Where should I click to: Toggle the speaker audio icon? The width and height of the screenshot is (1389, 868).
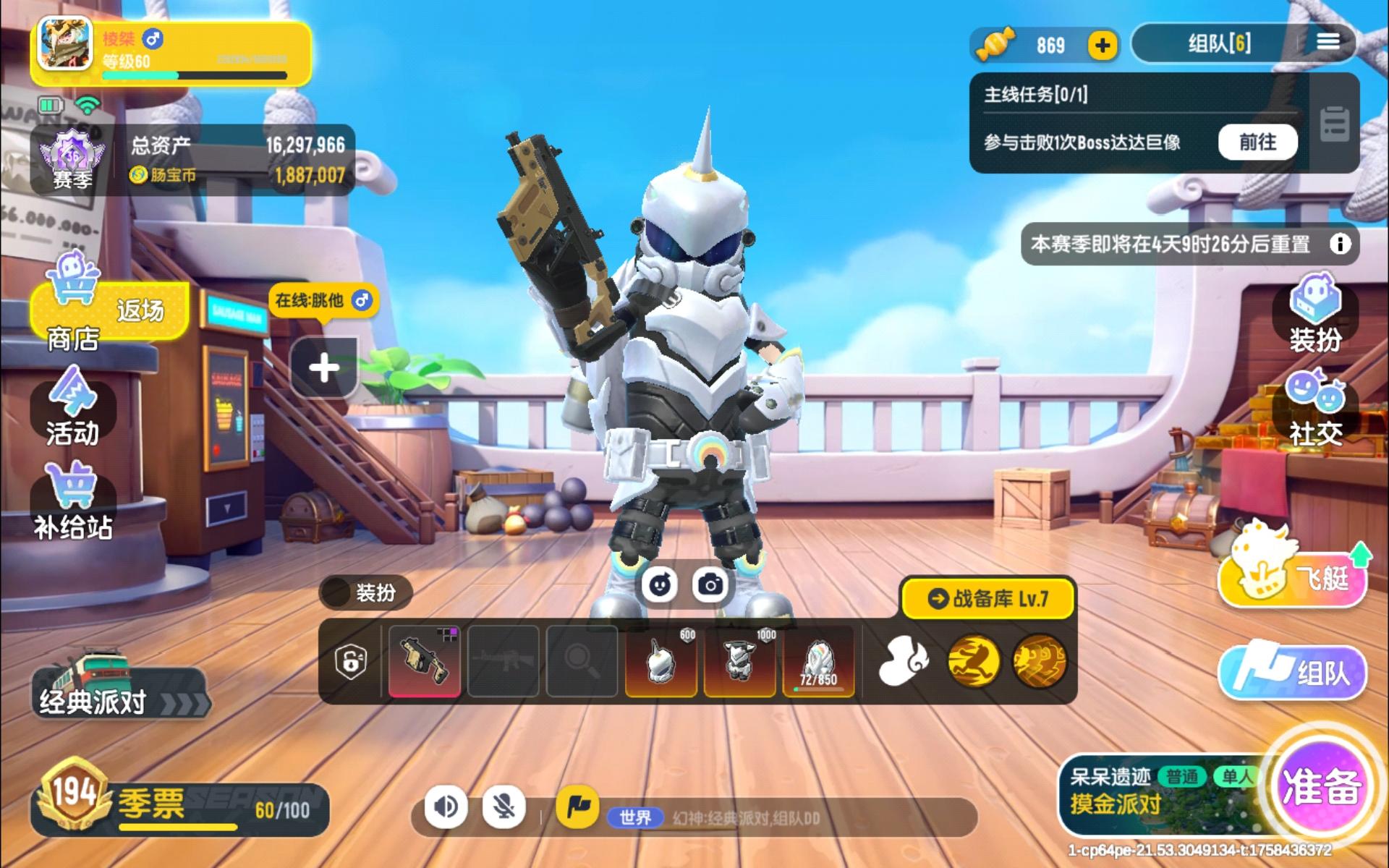click(446, 809)
